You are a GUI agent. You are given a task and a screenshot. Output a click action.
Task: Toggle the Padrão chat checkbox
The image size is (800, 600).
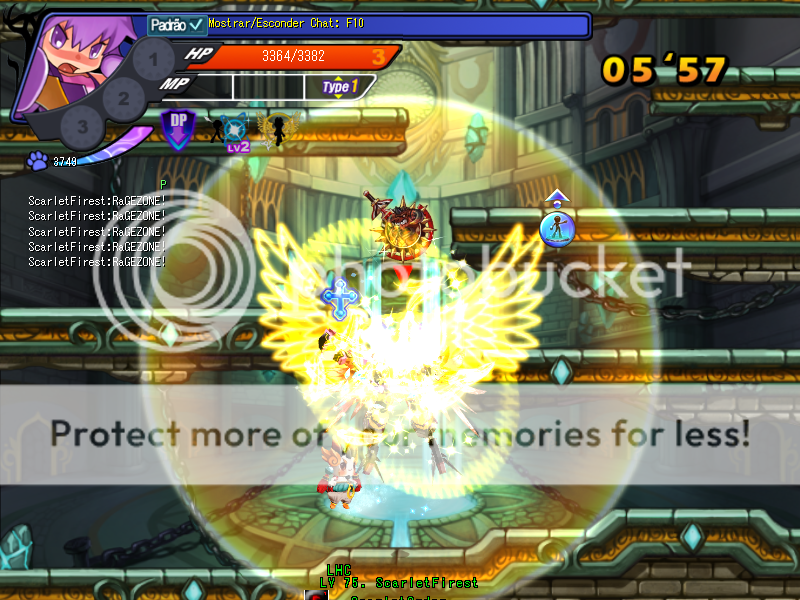point(196,24)
